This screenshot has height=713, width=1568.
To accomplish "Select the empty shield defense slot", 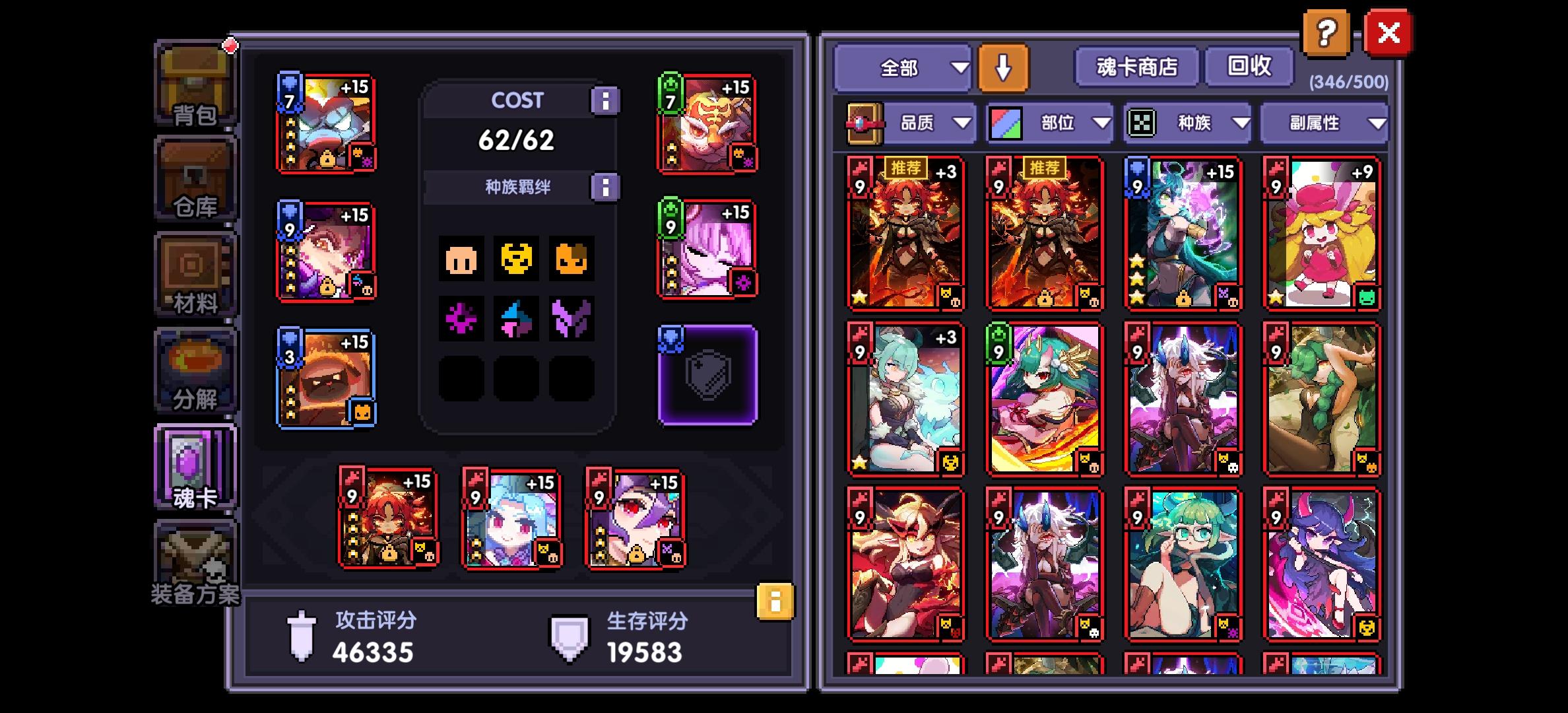I will pyautogui.click(x=707, y=376).
